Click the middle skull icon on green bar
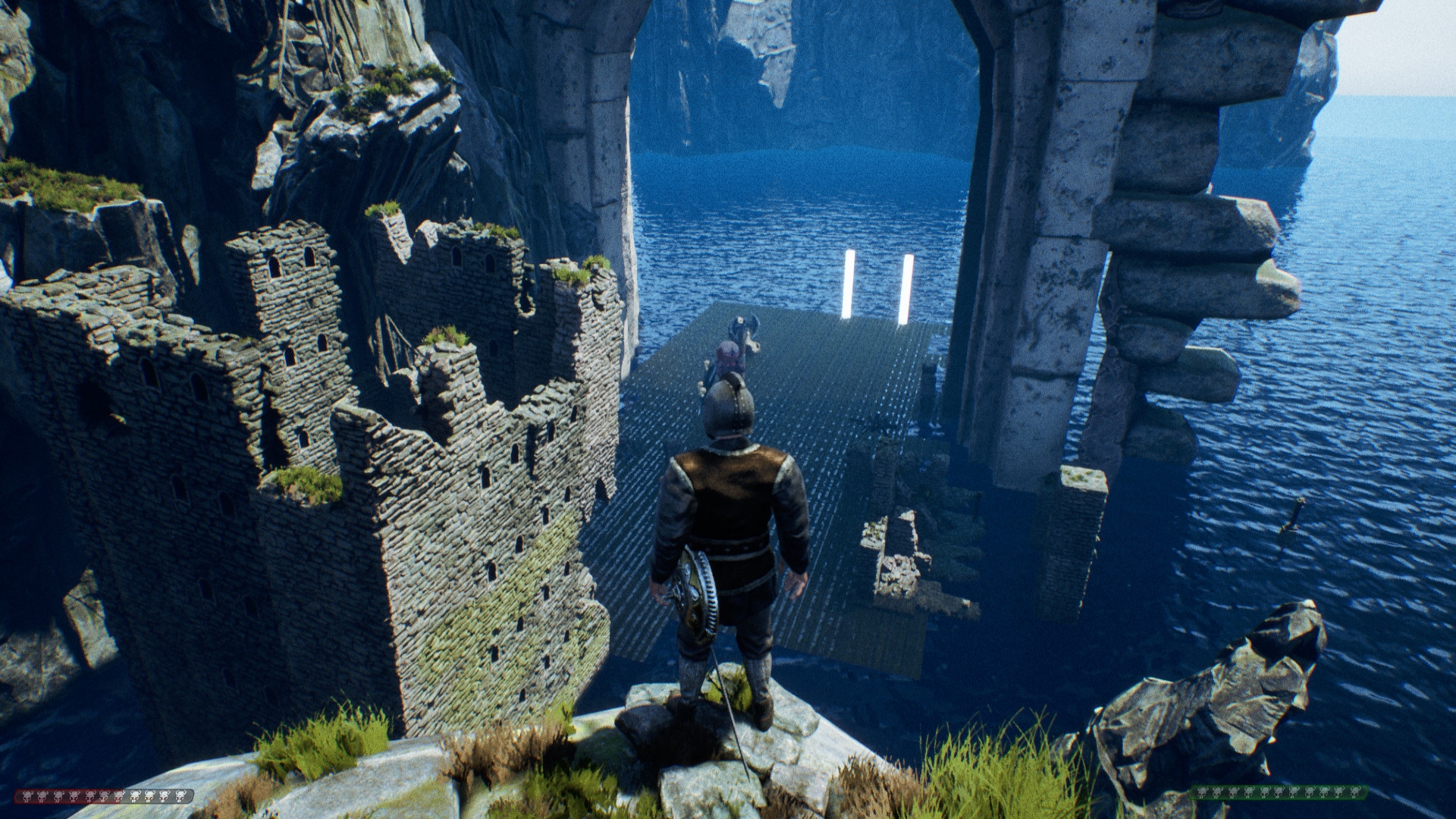The height and width of the screenshot is (819, 1456). (1279, 795)
